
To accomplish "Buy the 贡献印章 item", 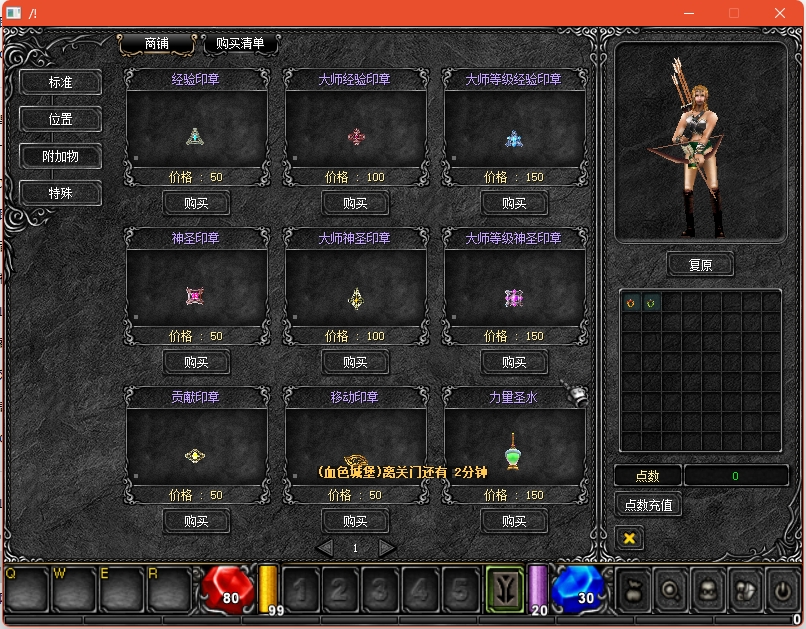I will (196, 521).
